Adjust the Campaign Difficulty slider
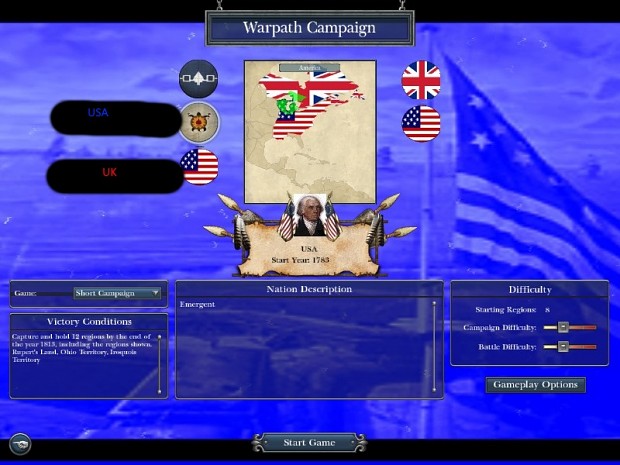This screenshot has width=620, height=465. [x=563, y=327]
